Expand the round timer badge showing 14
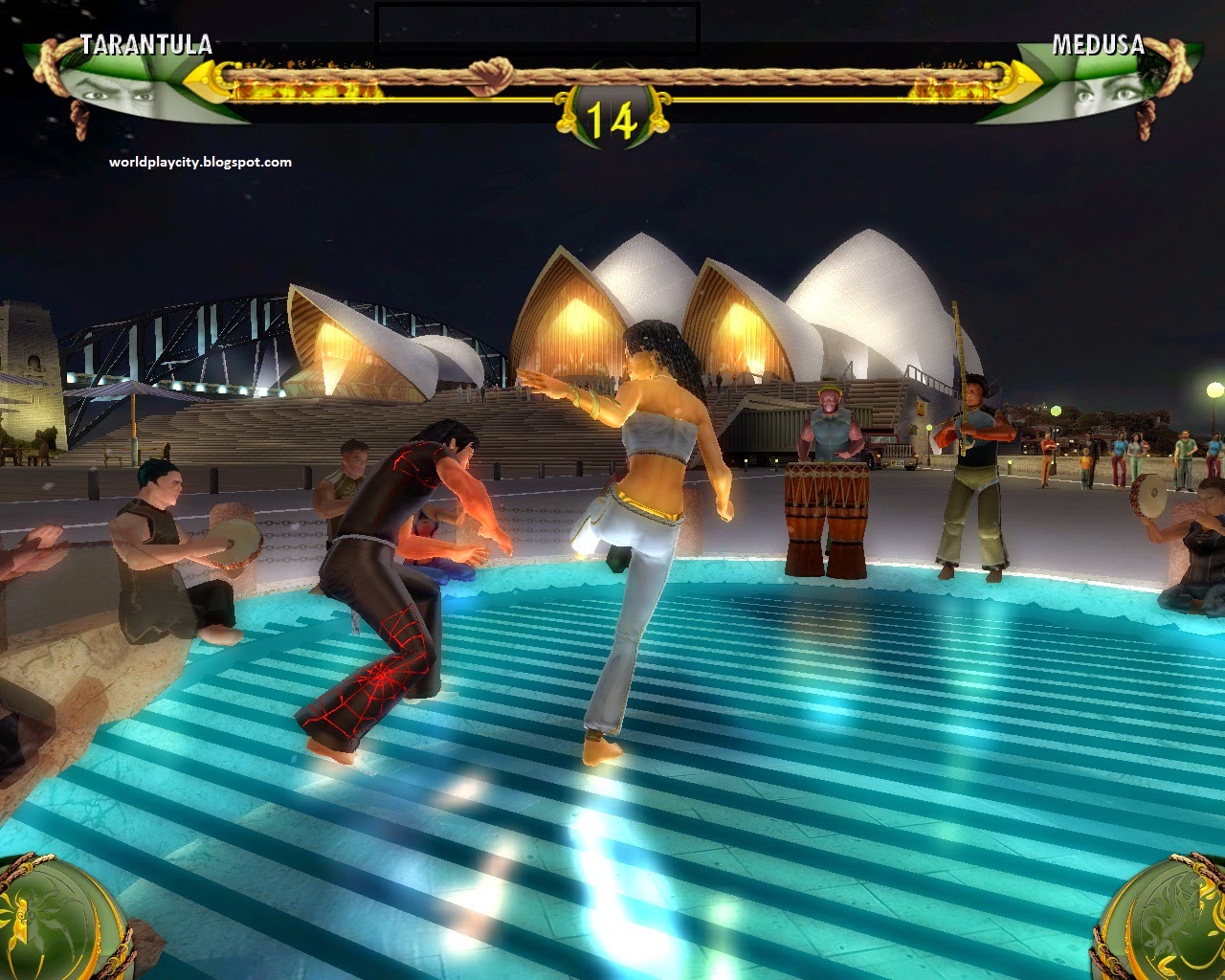1225x980 pixels. [x=612, y=117]
